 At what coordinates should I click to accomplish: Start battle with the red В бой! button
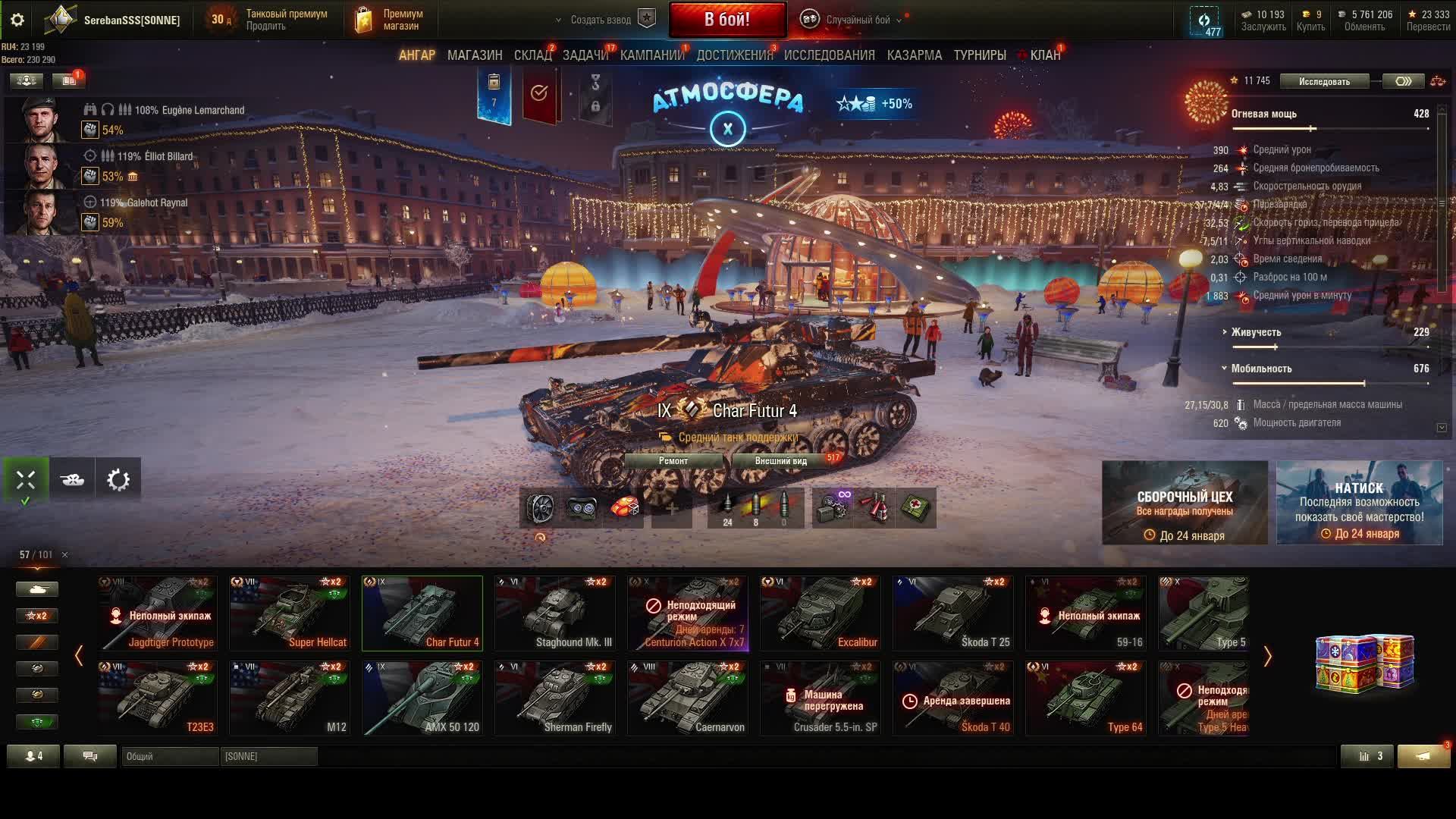(x=726, y=20)
